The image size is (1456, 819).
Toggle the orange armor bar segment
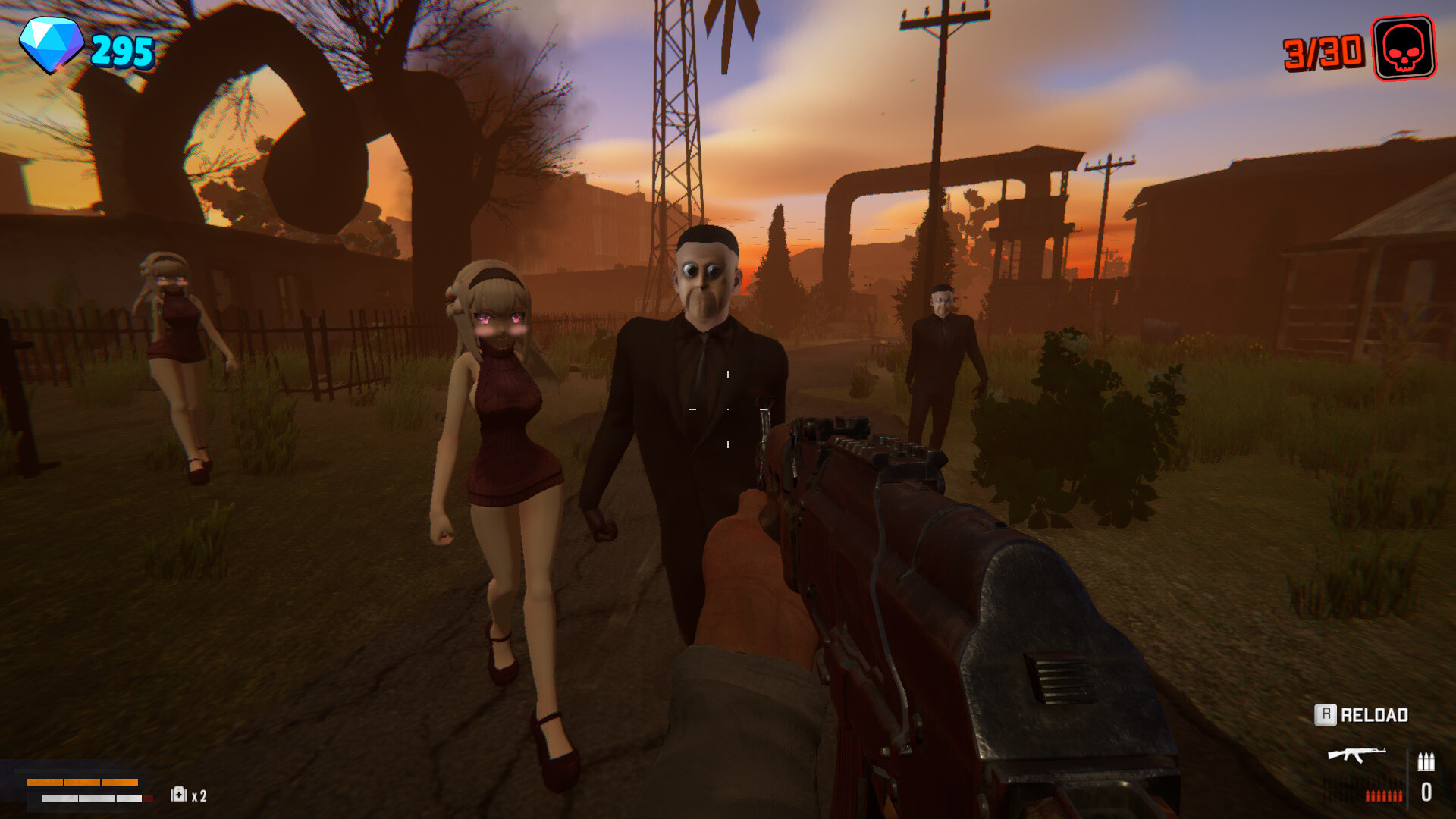[x=82, y=784]
